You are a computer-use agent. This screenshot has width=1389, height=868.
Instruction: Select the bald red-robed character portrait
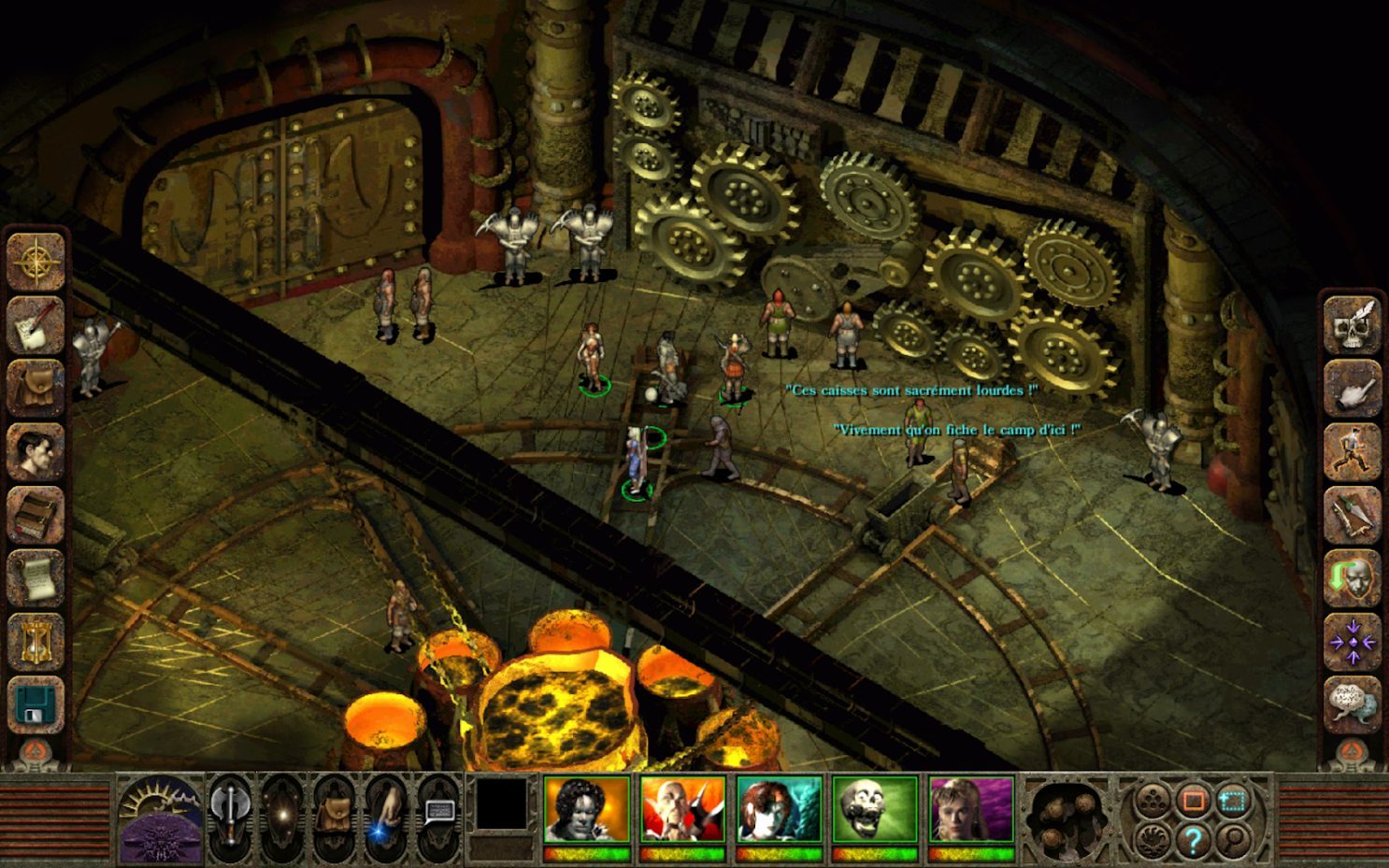682,810
